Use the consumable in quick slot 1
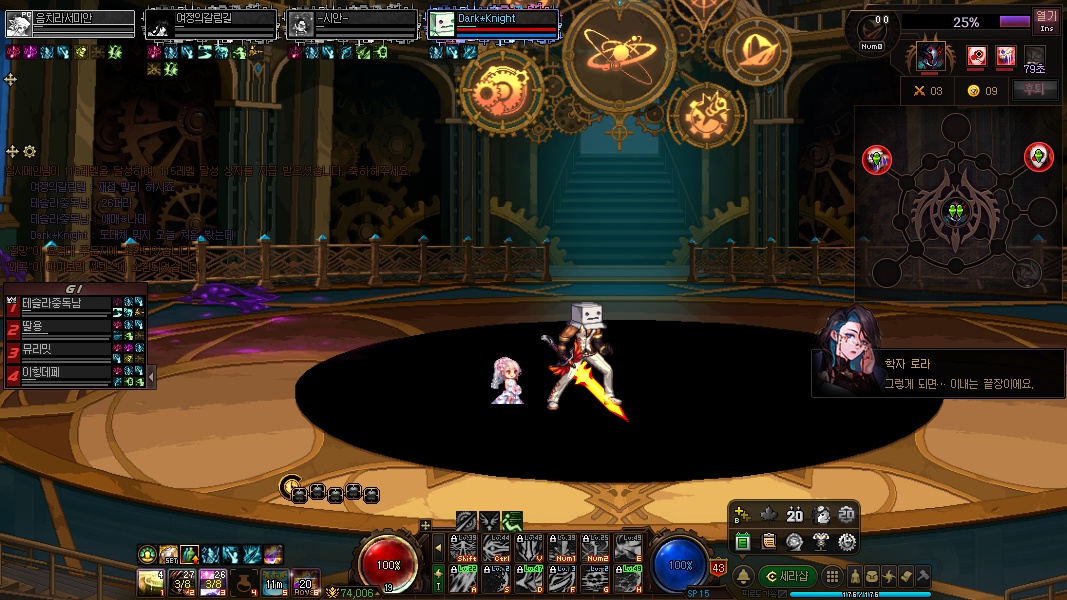Viewport: 1067px width, 600px height. click(150, 579)
